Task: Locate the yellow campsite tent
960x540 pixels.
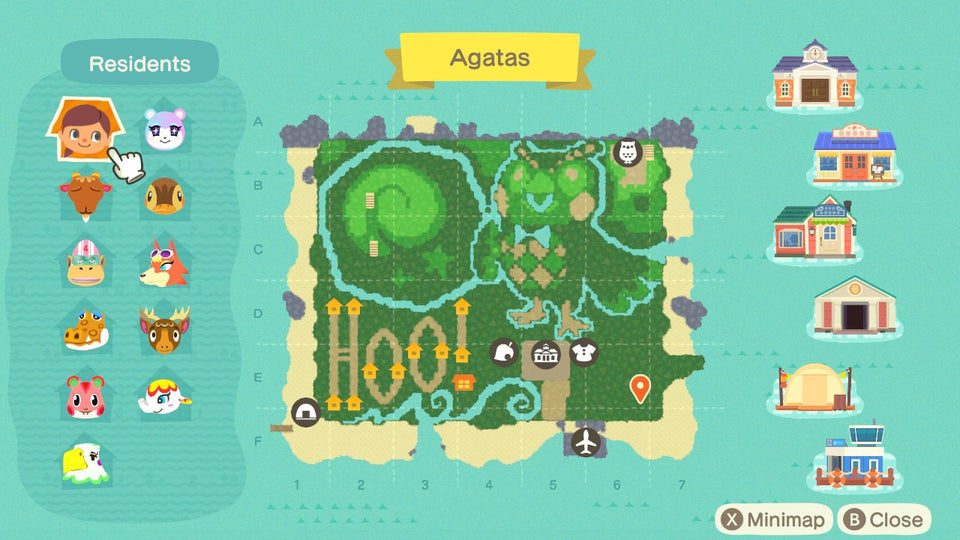Action: click(x=817, y=386)
